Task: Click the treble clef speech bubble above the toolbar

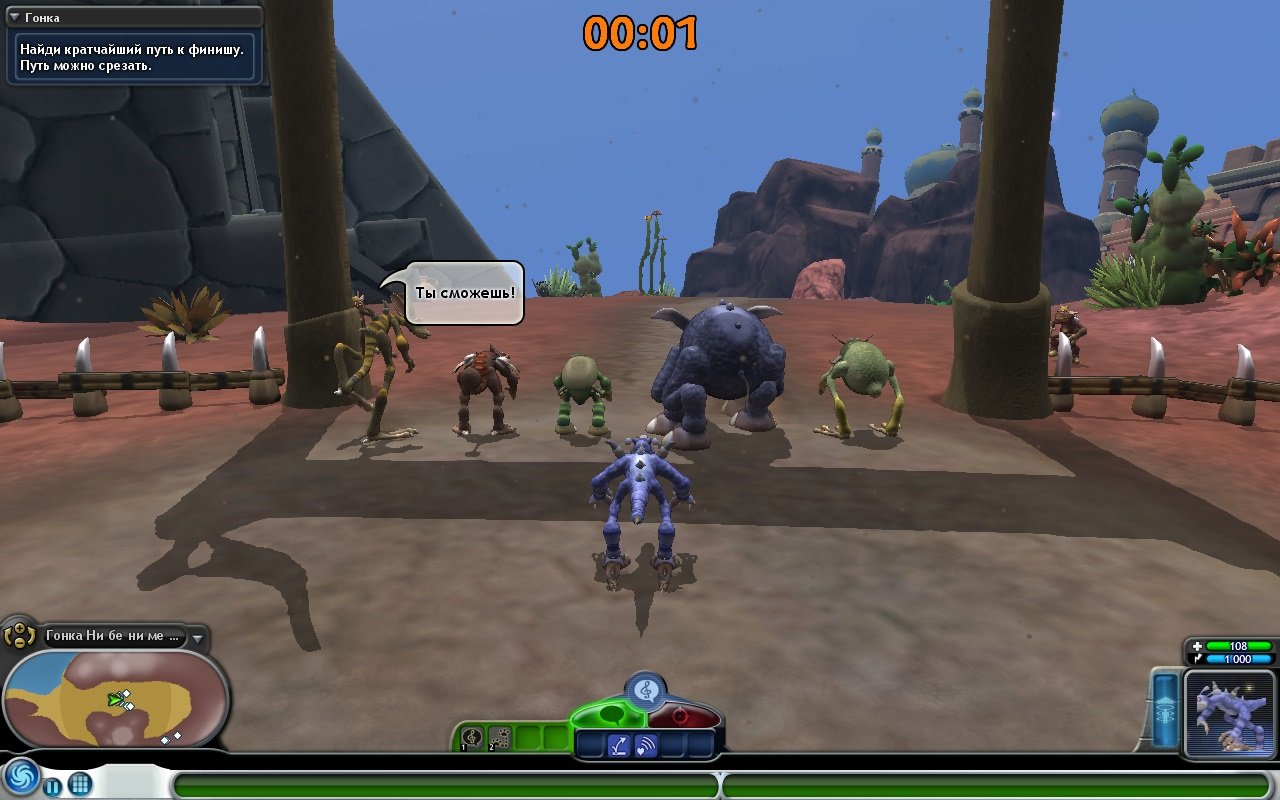Action: (645, 688)
